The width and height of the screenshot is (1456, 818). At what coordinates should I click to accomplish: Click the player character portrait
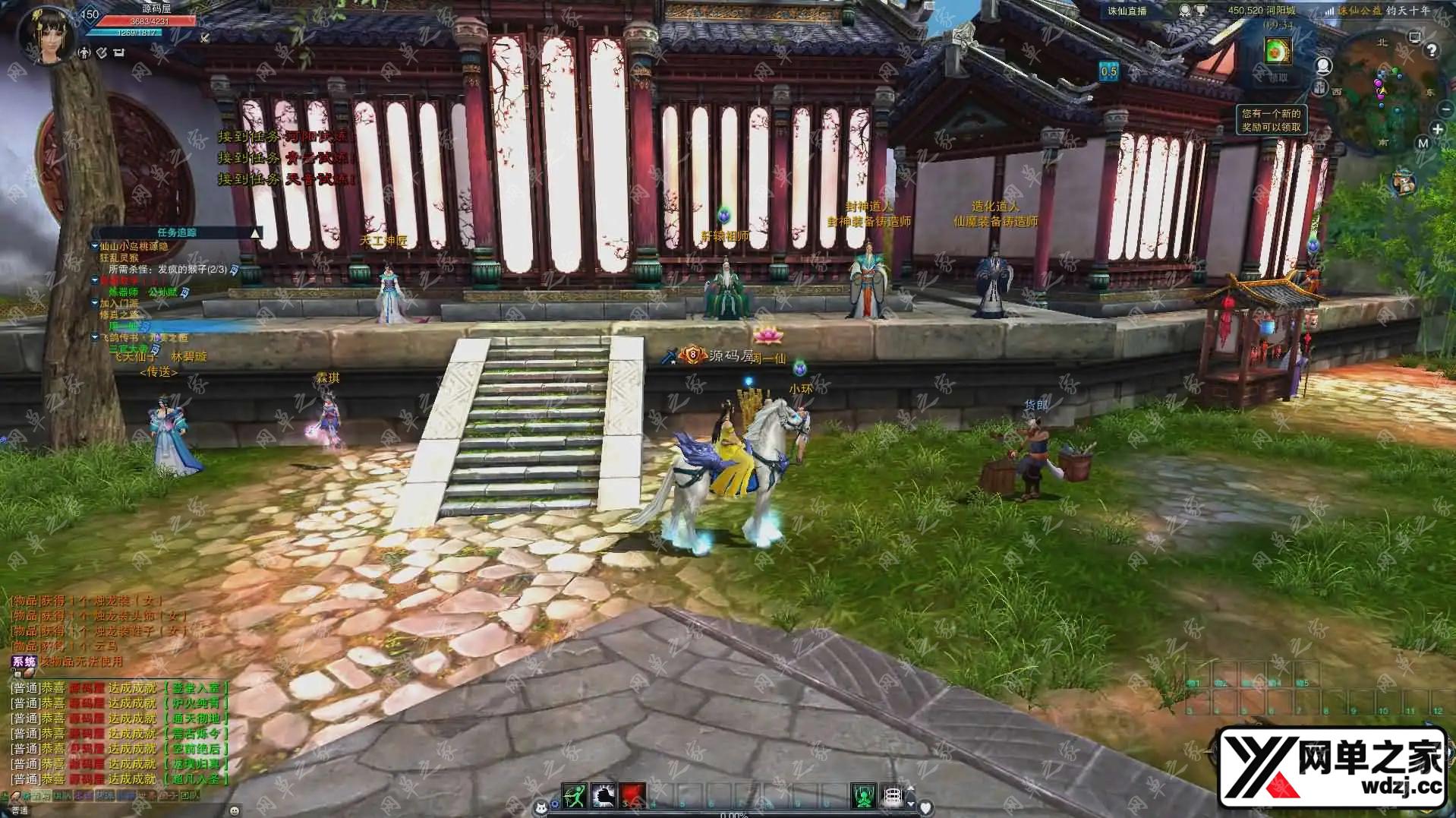[x=47, y=34]
